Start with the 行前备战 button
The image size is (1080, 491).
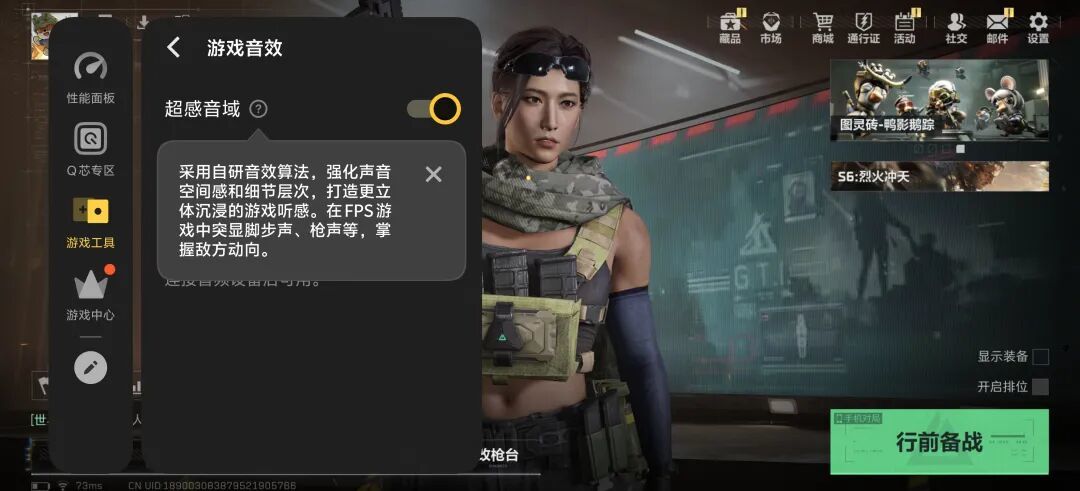(939, 441)
